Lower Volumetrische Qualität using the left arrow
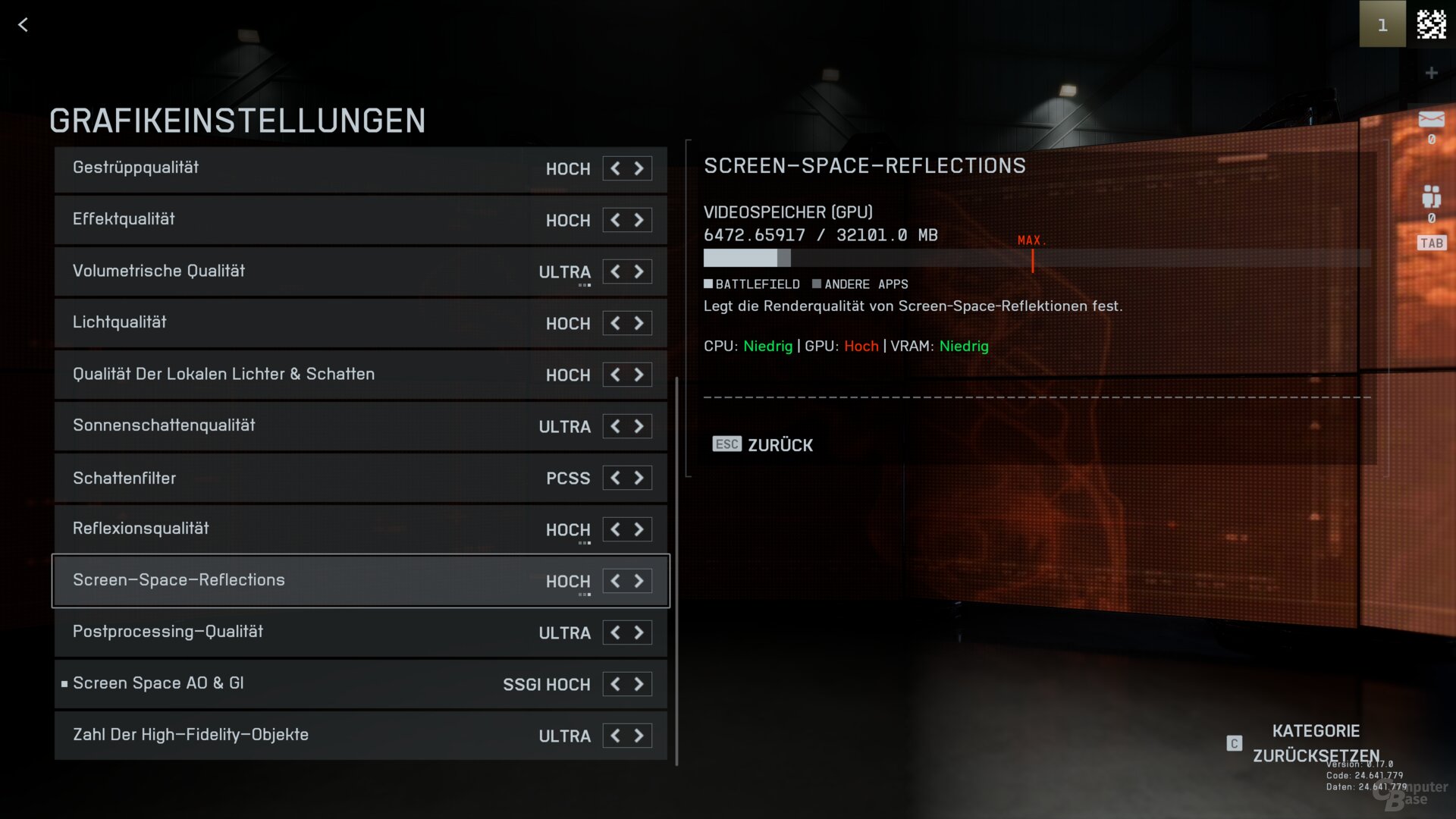 click(615, 271)
